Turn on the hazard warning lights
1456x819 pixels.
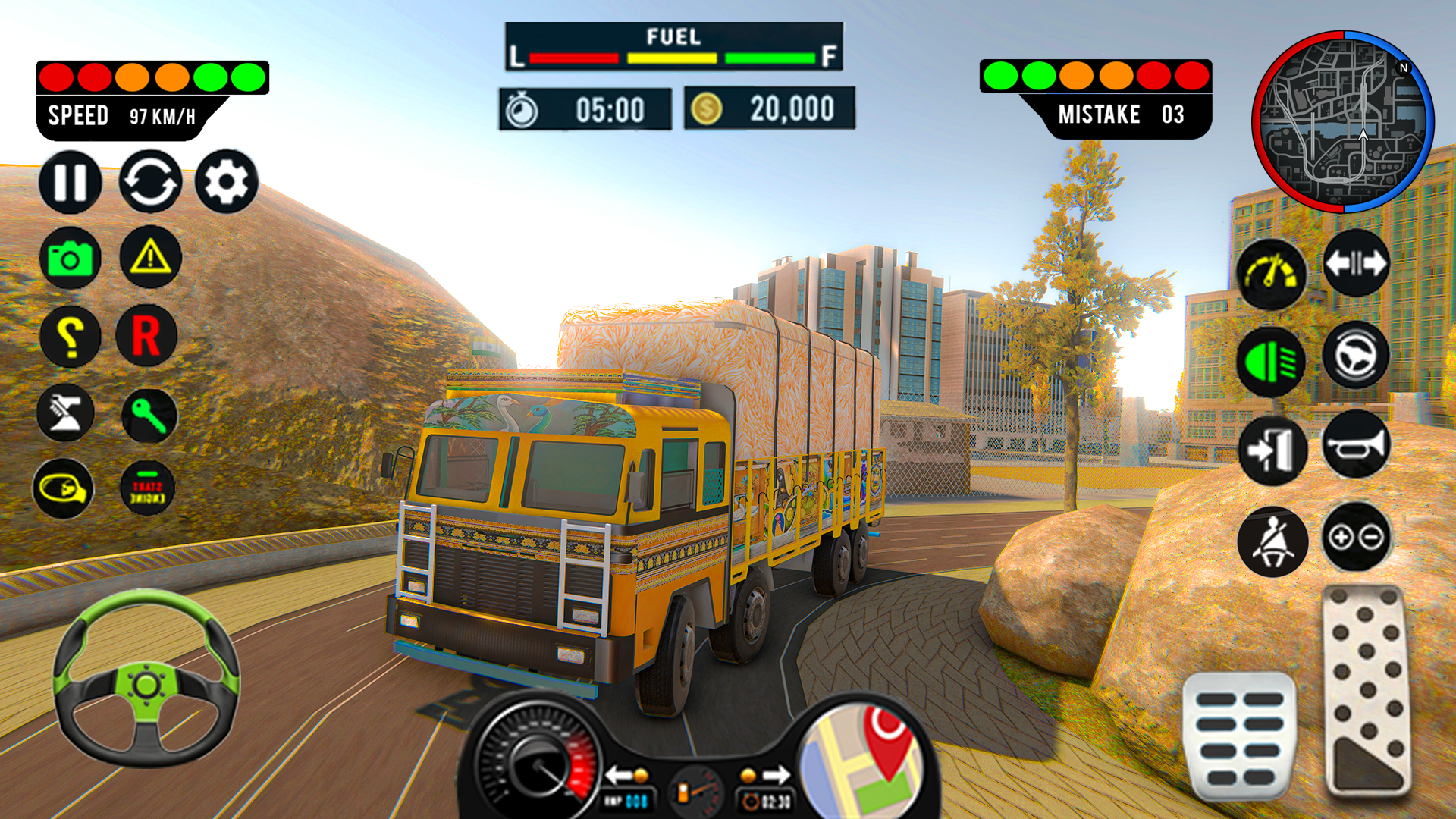pyautogui.click(x=151, y=257)
